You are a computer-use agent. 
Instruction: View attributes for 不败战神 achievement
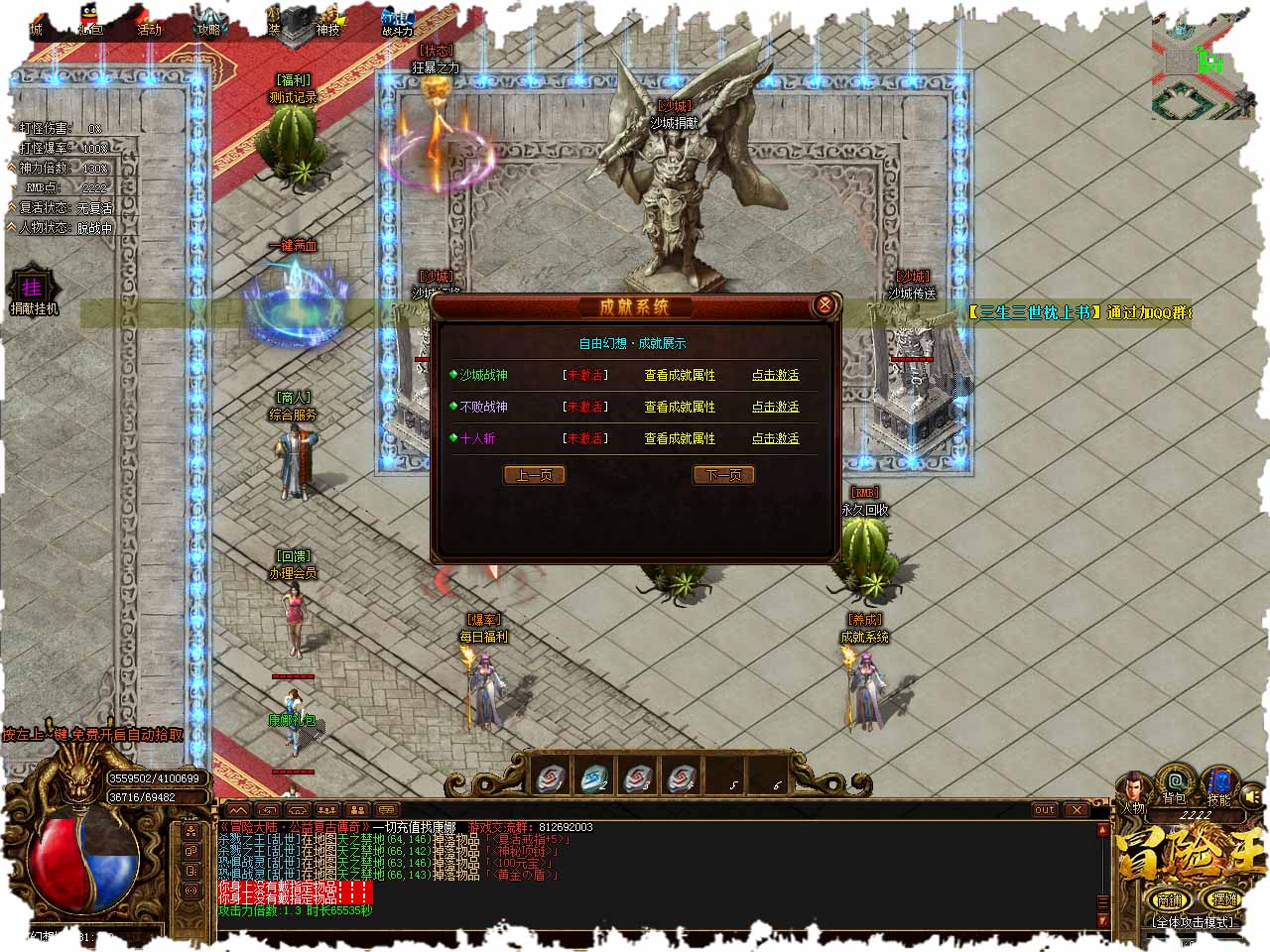(680, 407)
